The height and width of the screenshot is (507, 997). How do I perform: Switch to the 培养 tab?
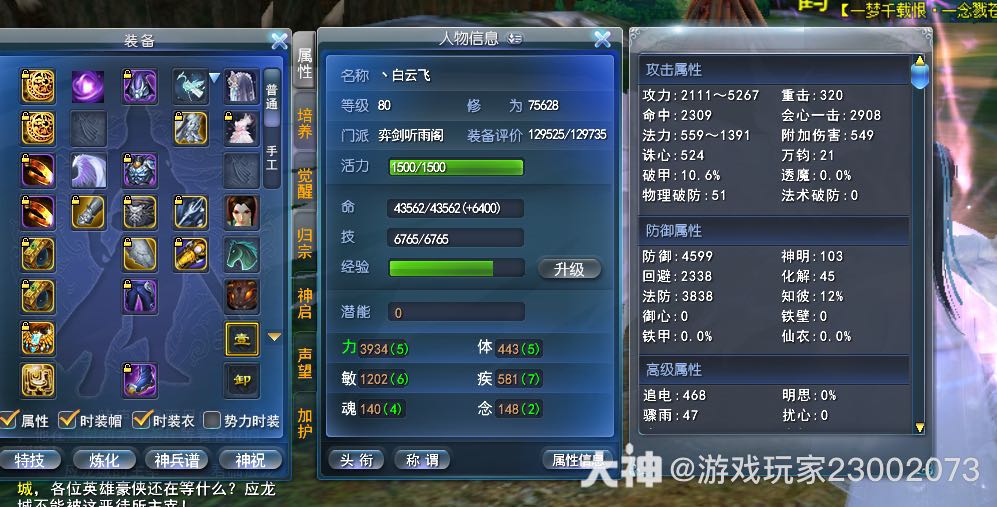pos(305,124)
